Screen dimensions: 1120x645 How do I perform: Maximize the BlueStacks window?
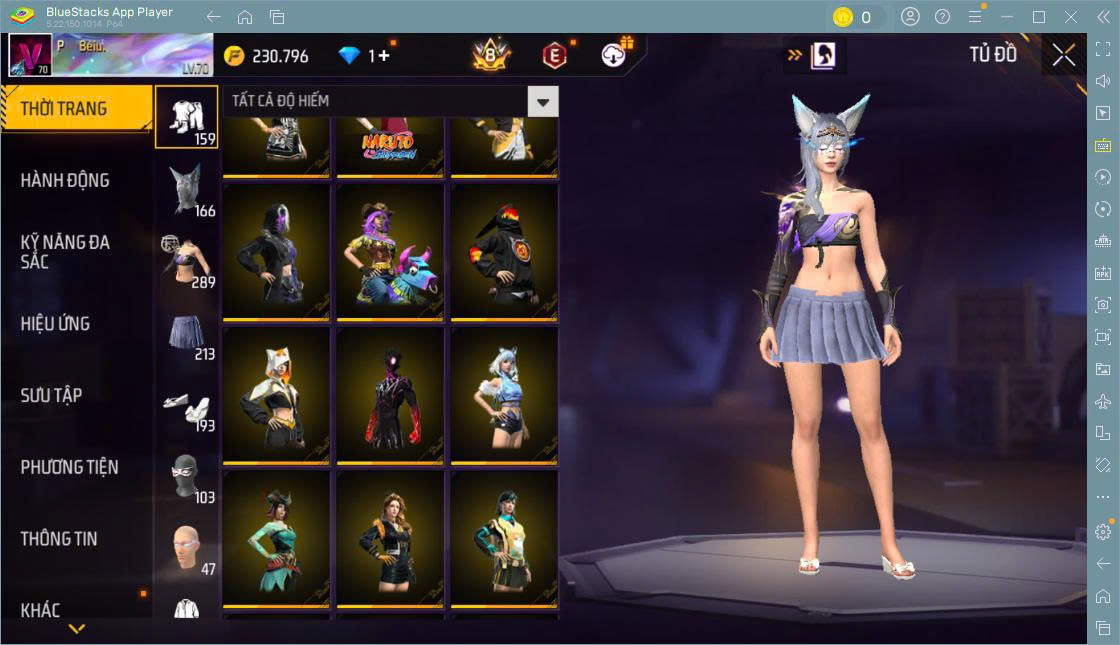point(1039,17)
